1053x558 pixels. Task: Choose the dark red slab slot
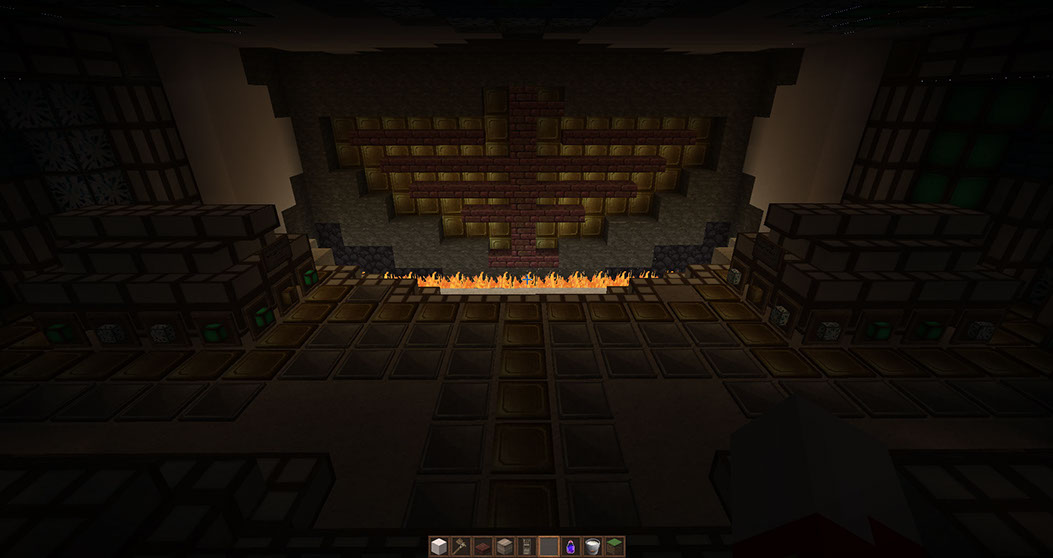click(x=483, y=546)
